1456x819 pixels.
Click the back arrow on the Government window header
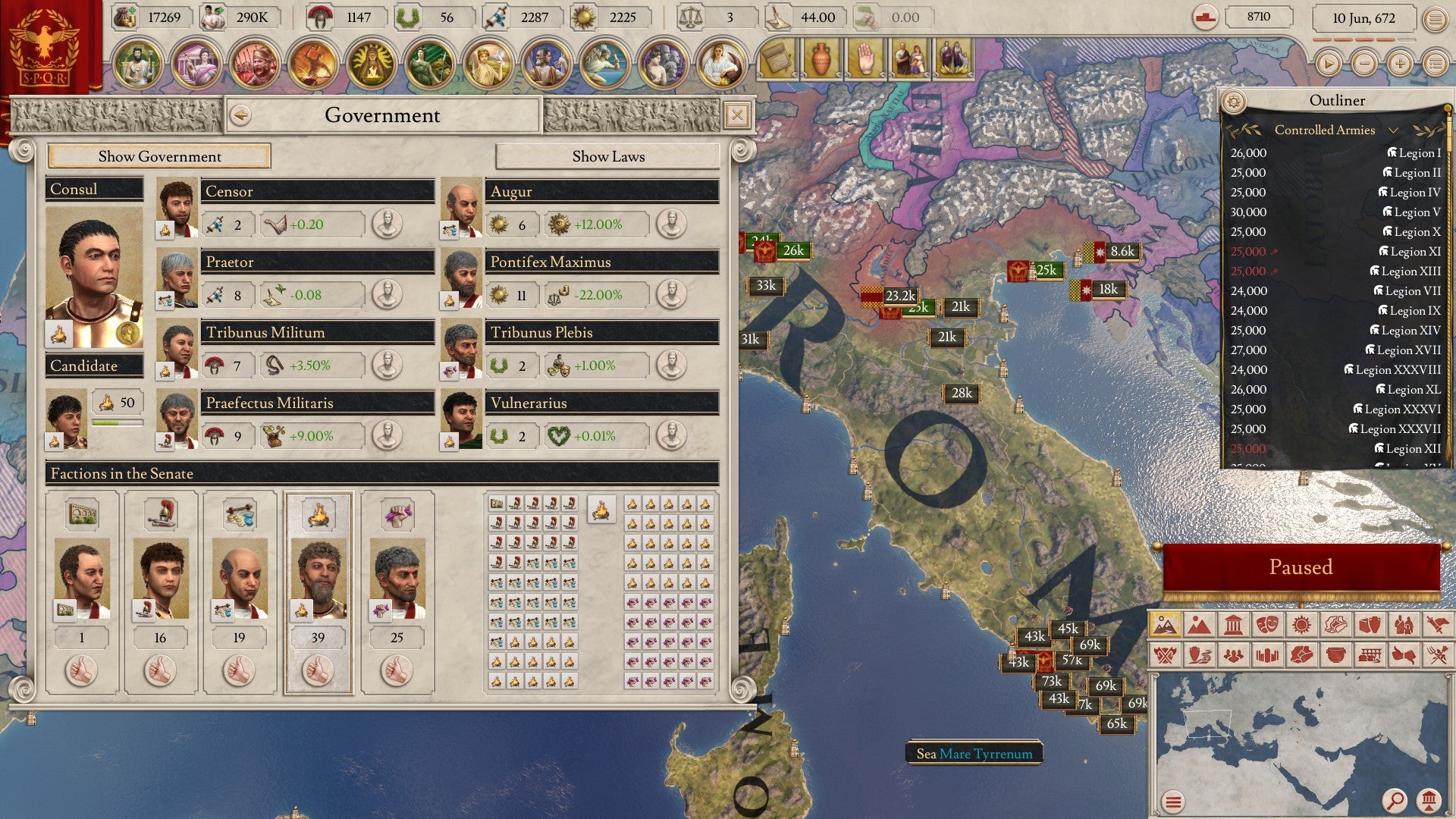(x=241, y=115)
